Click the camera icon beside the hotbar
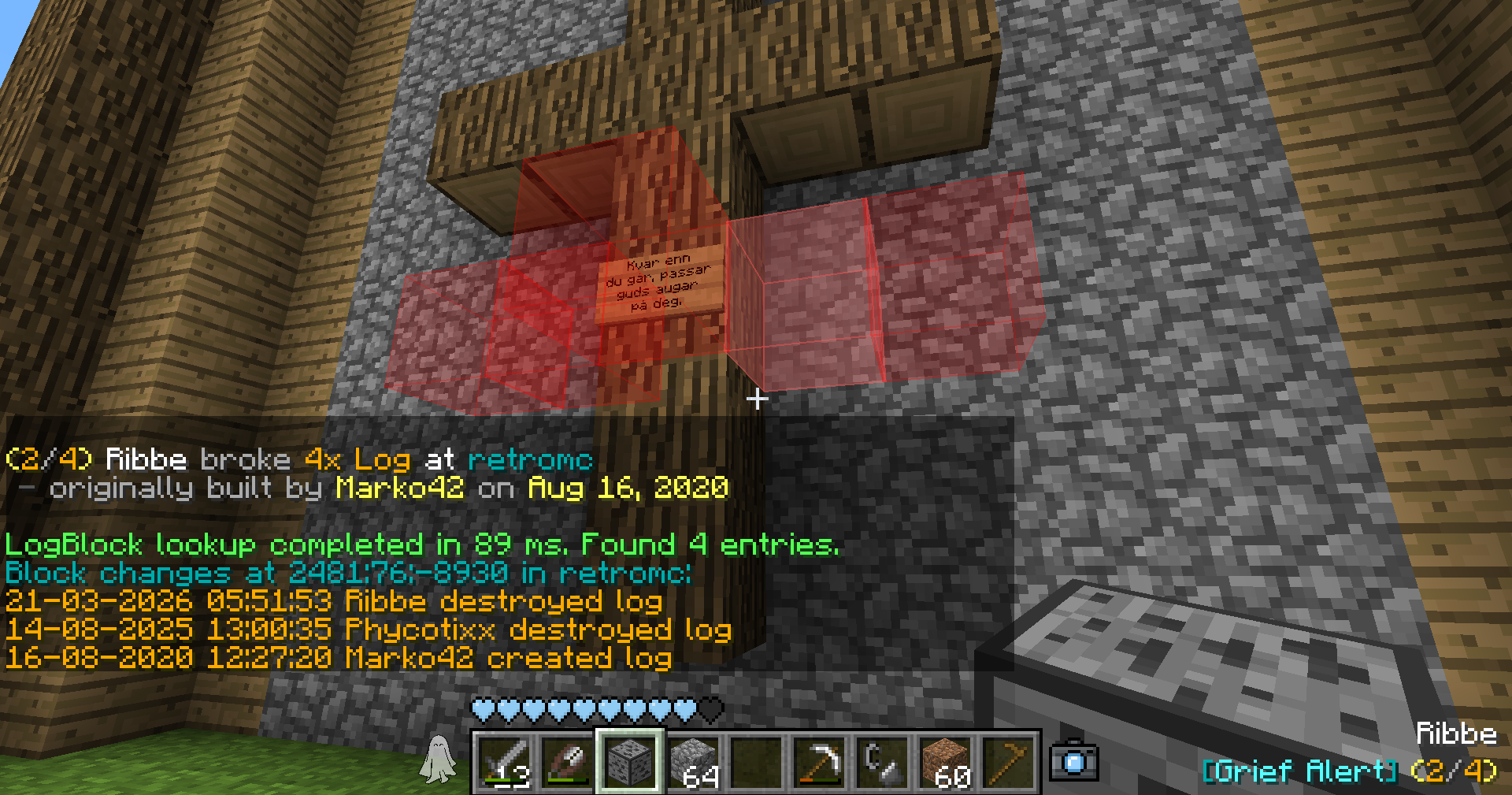Screen dimensions: 1512x795 pos(1074,761)
